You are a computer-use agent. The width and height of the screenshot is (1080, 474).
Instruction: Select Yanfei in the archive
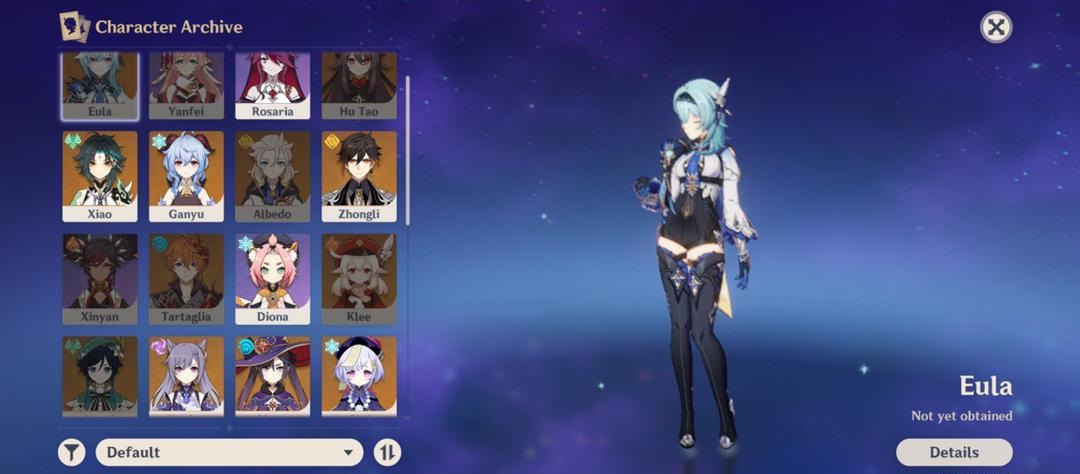[186, 86]
